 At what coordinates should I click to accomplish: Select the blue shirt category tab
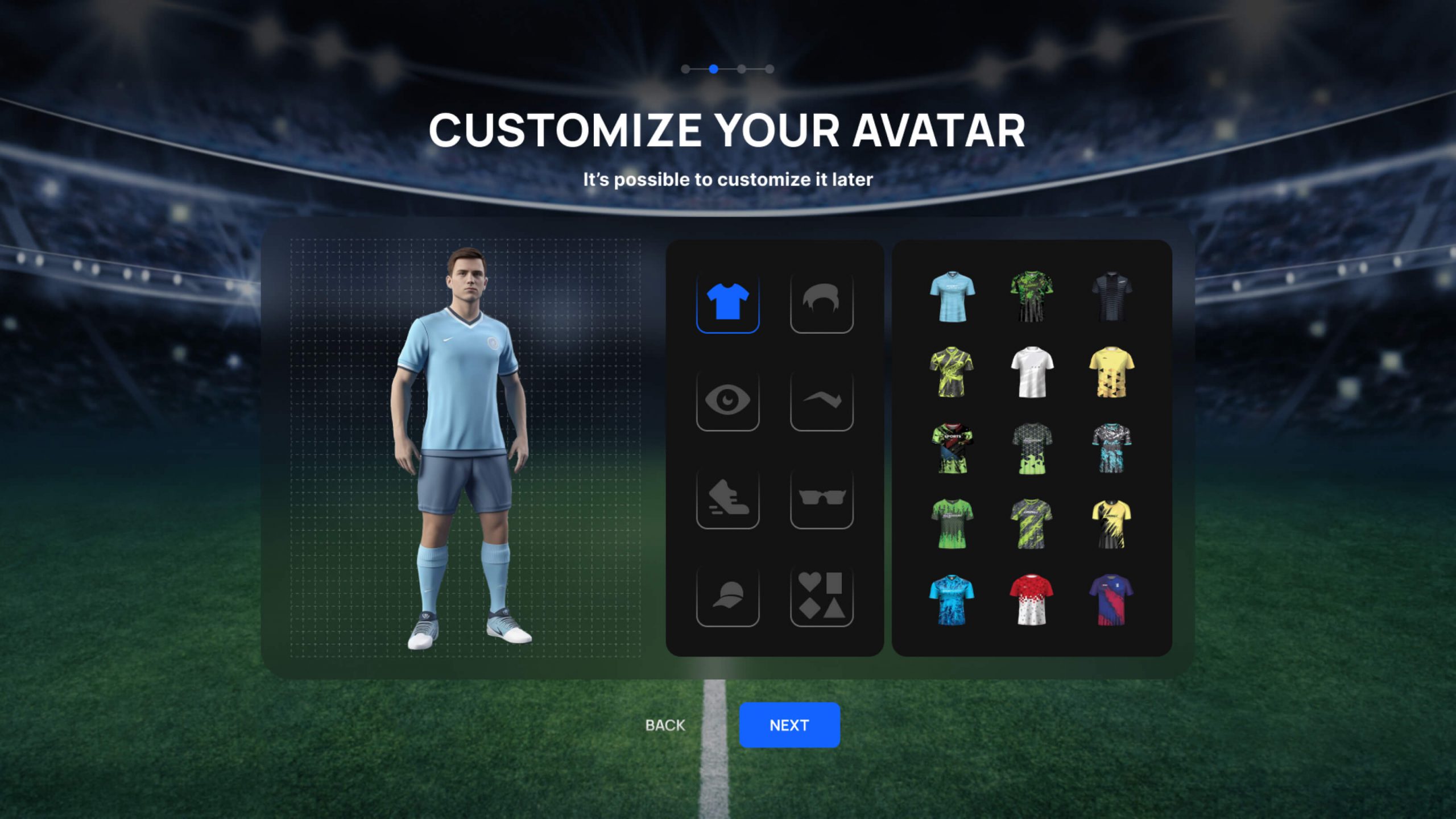pos(727,302)
